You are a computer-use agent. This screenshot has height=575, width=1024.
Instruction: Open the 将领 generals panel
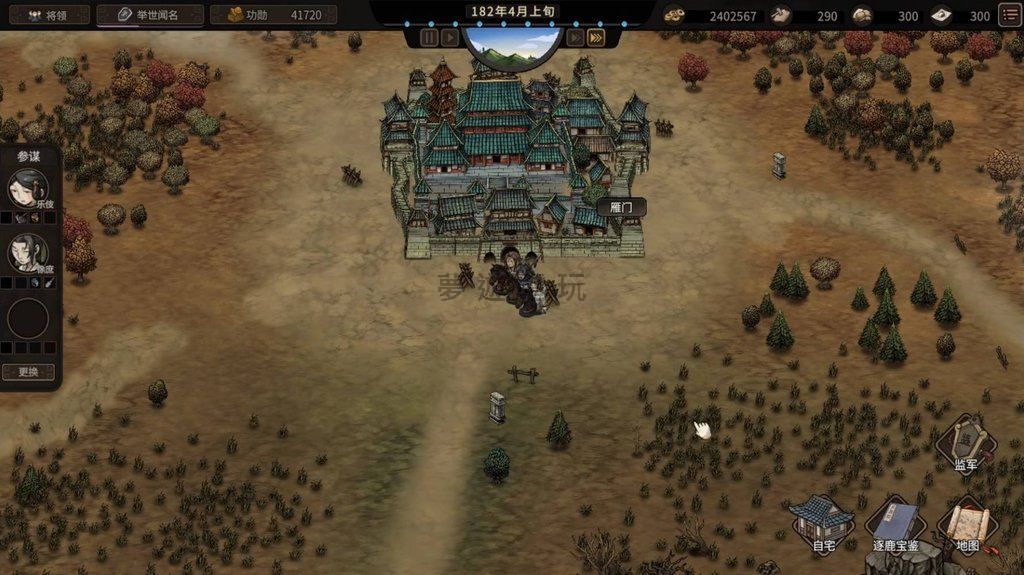click(x=46, y=15)
